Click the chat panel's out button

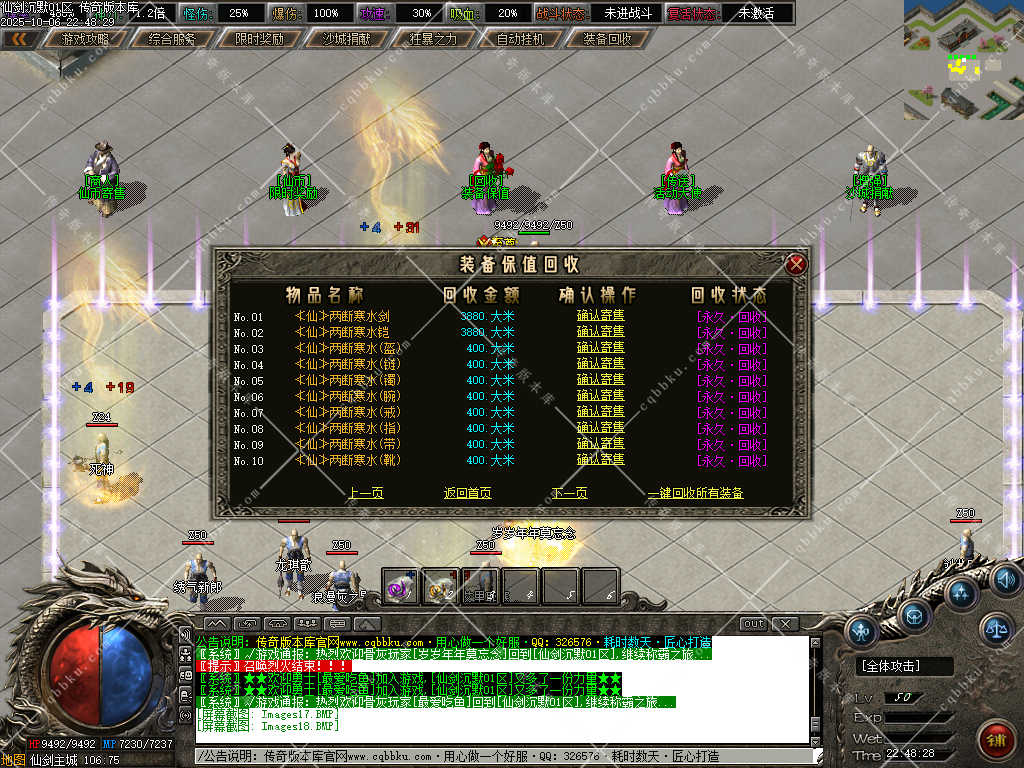point(753,624)
